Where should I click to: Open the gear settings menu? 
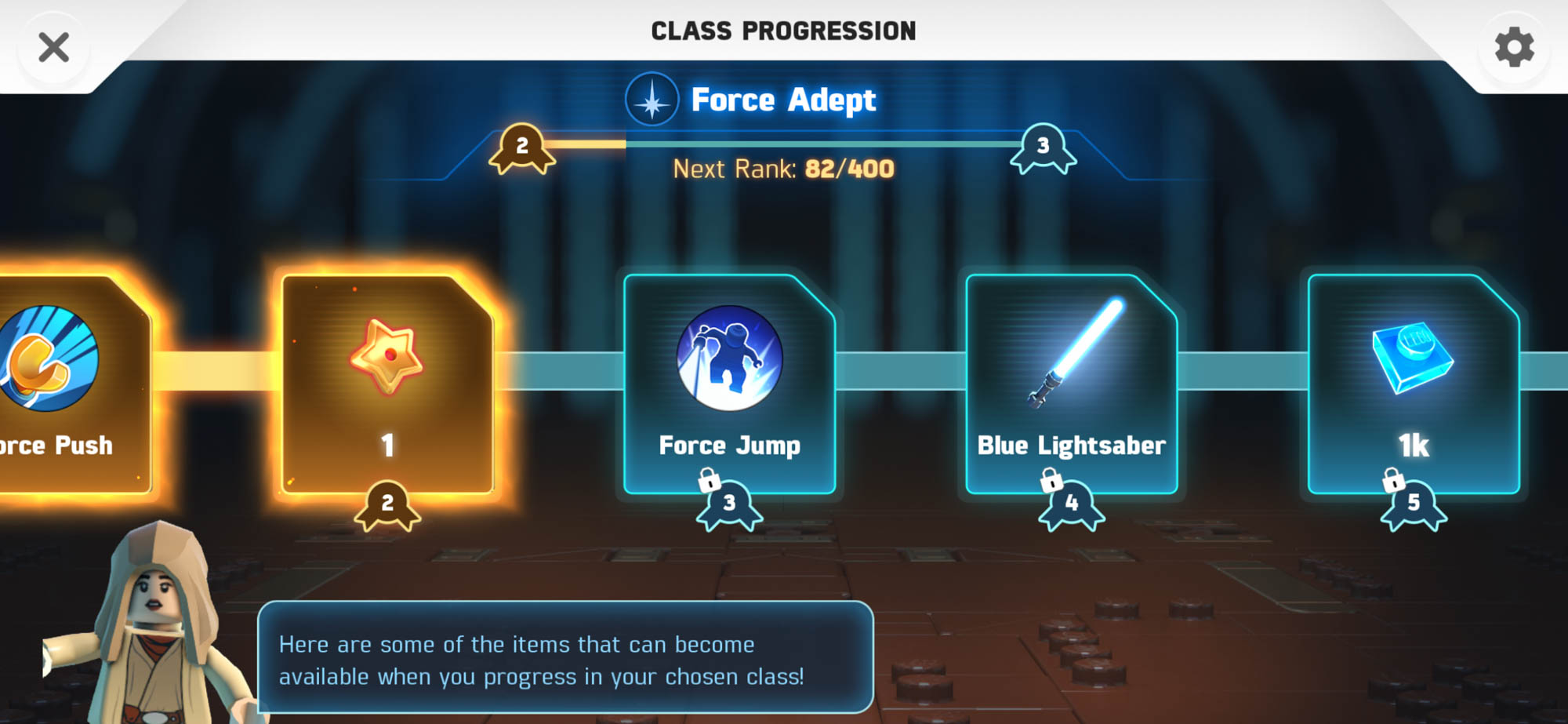(x=1514, y=48)
